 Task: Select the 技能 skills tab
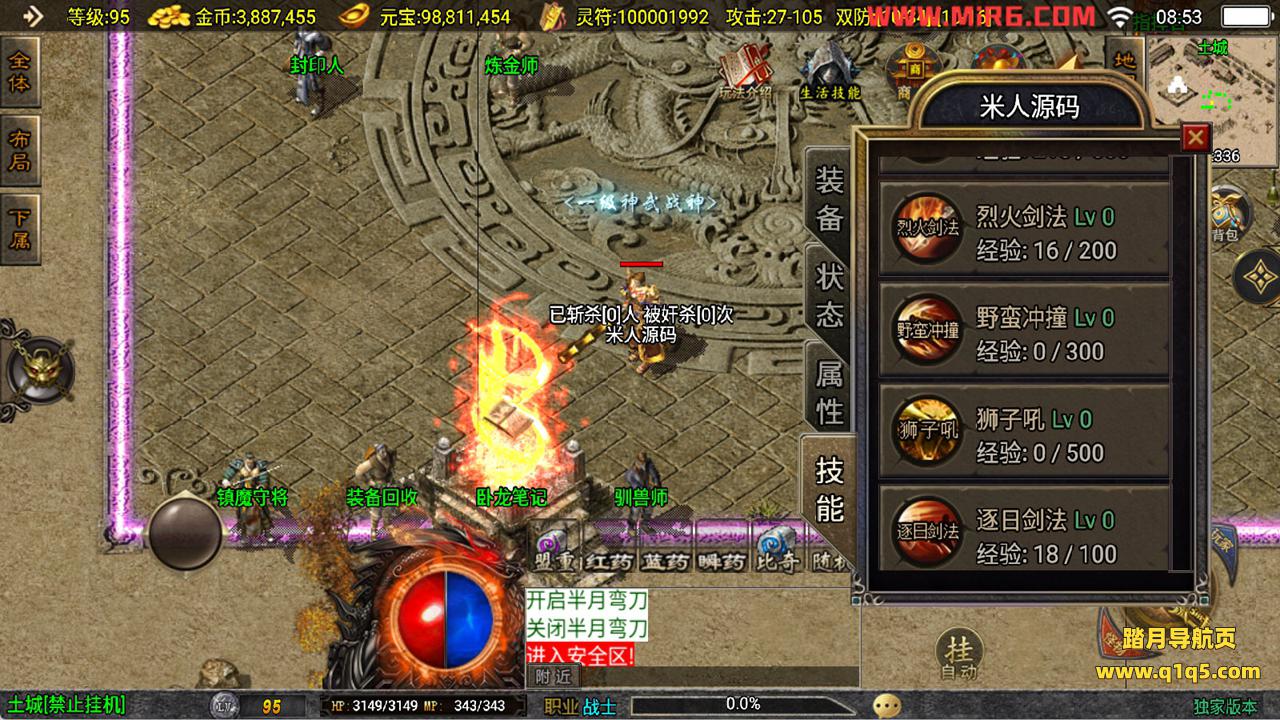(829, 488)
